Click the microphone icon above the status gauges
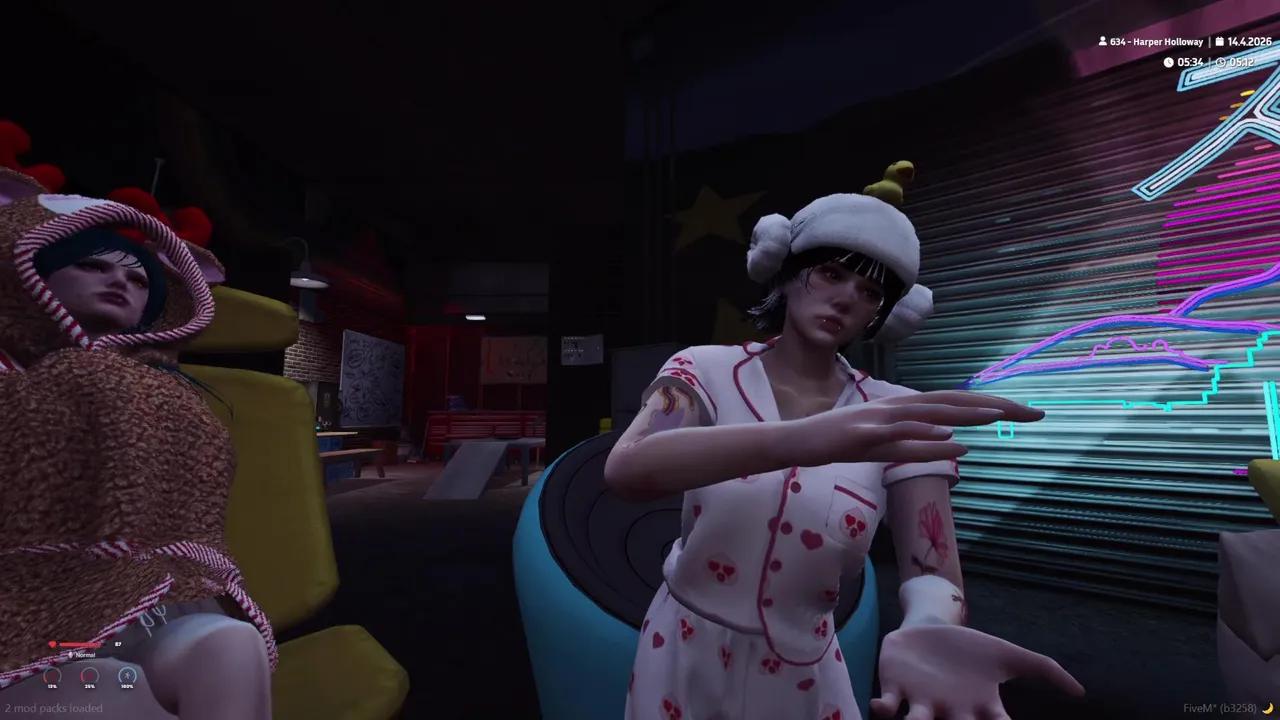Viewport: 1280px width, 720px height. 71,655
